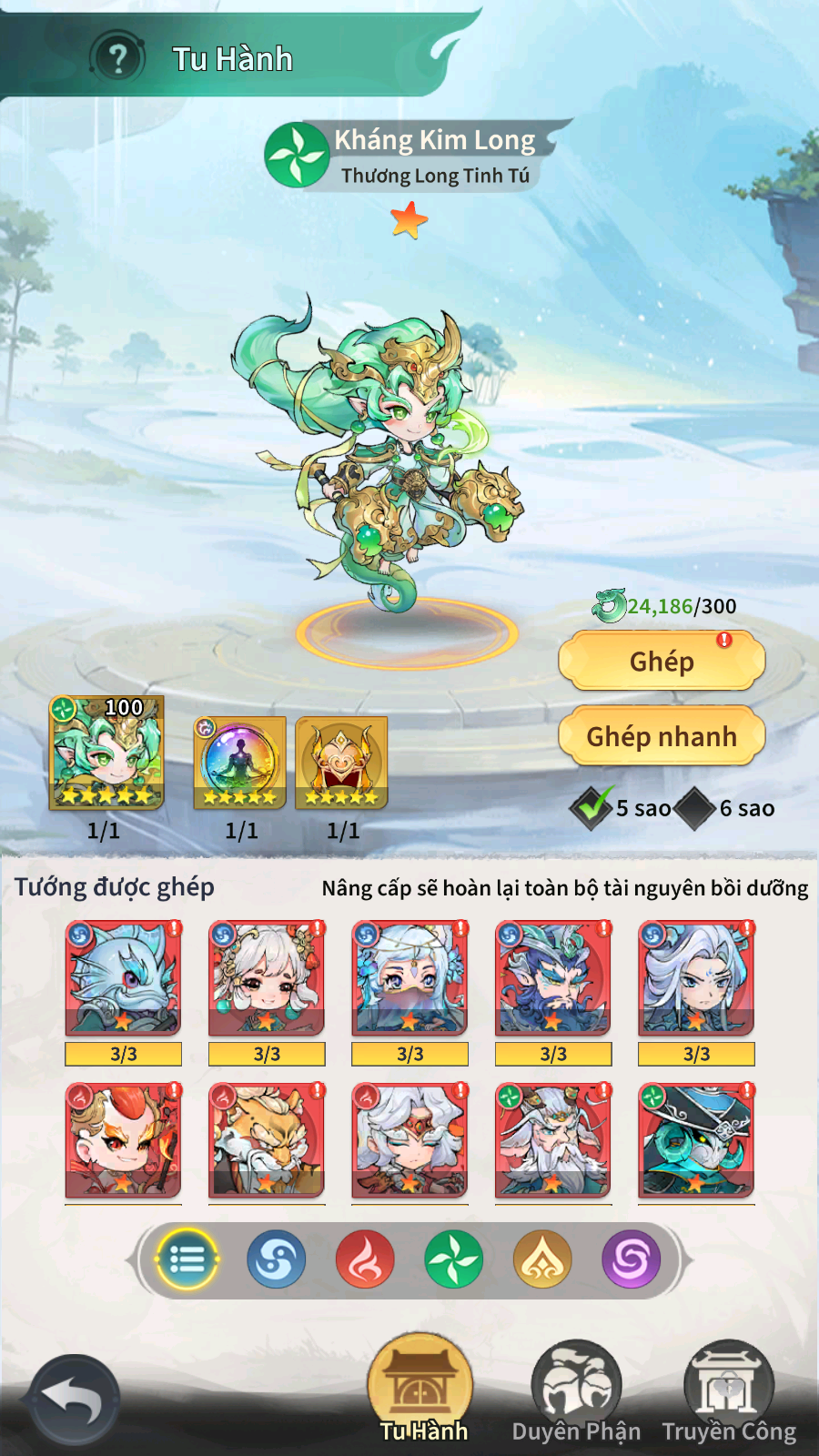Image resolution: width=819 pixels, height=1456 pixels.
Task: Choose the blue dragon hero card
Action: click(x=123, y=978)
